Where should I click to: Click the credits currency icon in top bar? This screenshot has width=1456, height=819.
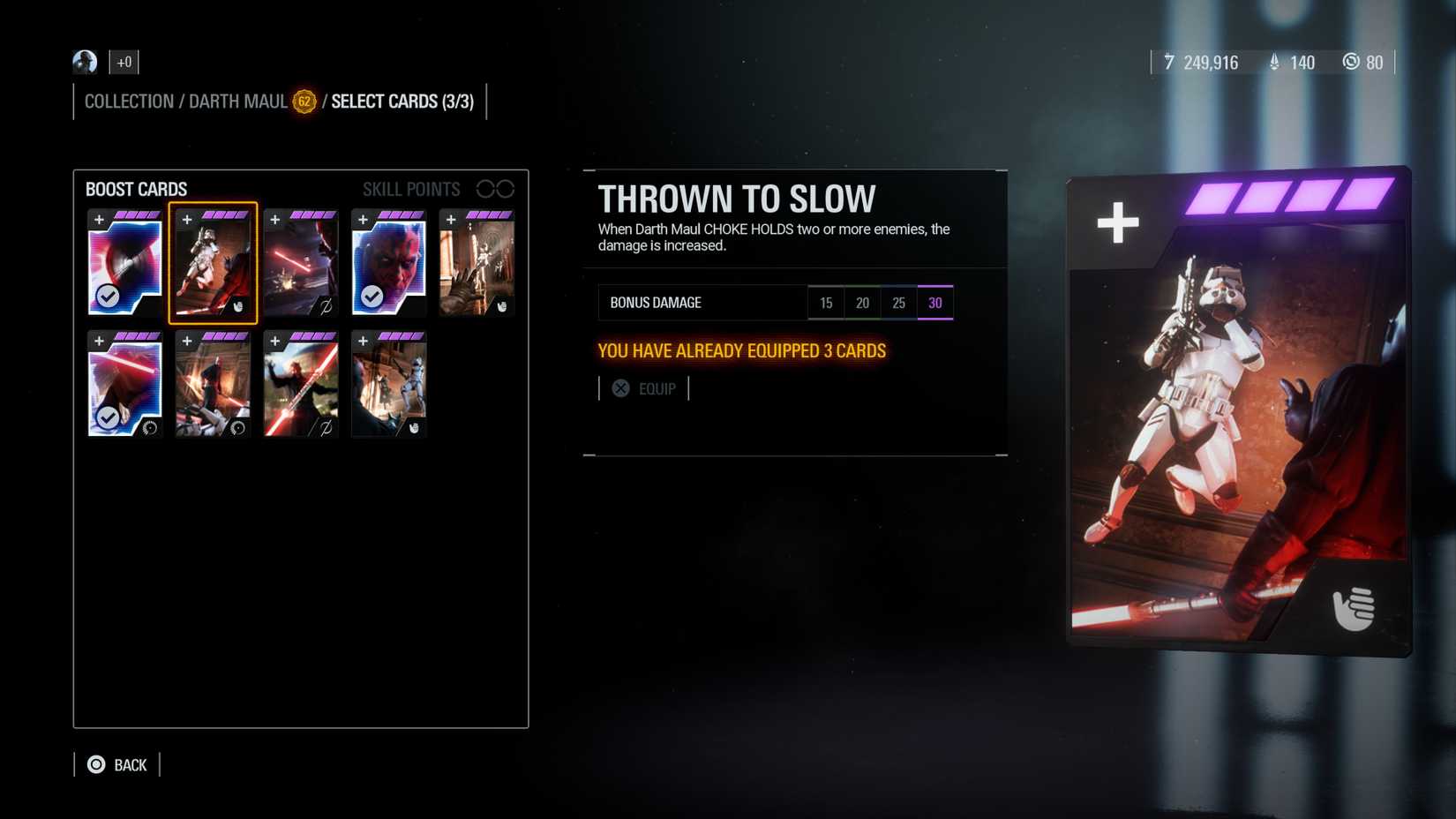(x=1169, y=63)
